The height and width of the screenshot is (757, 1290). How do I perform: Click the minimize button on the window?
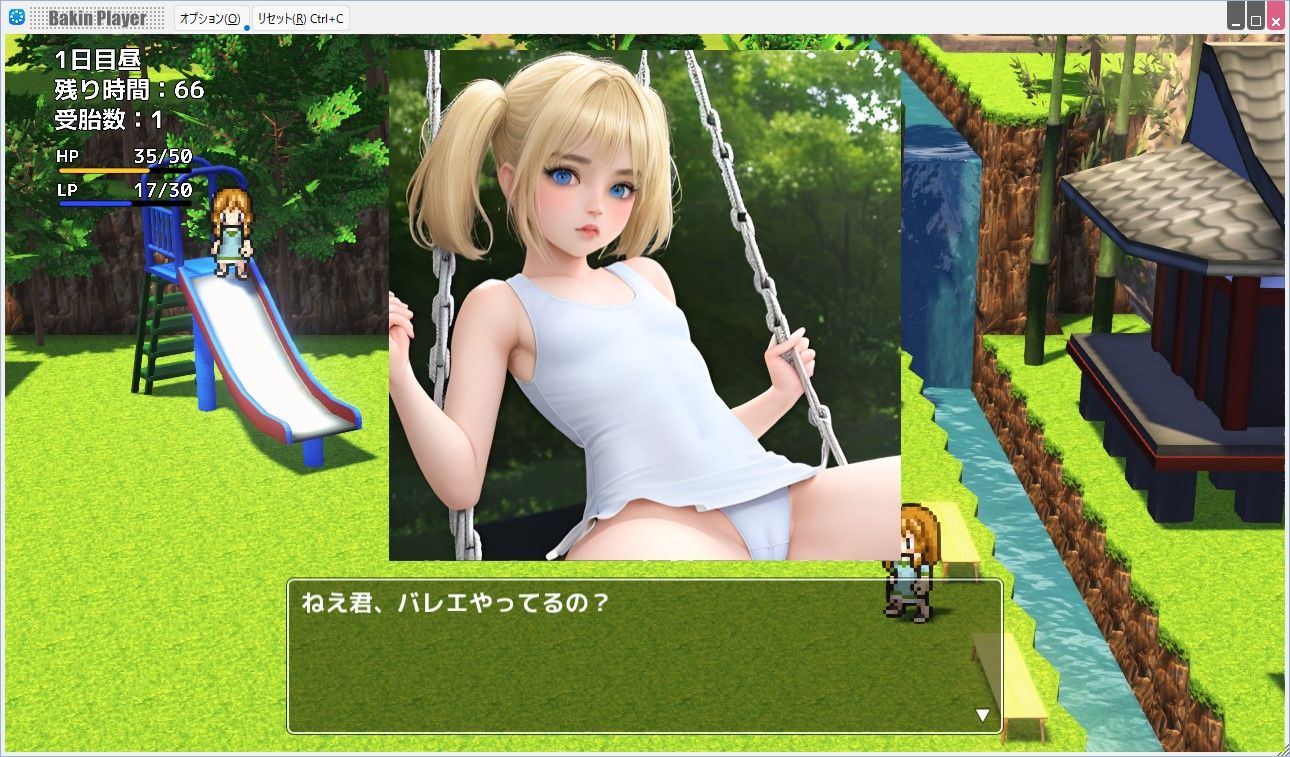click(x=1235, y=15)
